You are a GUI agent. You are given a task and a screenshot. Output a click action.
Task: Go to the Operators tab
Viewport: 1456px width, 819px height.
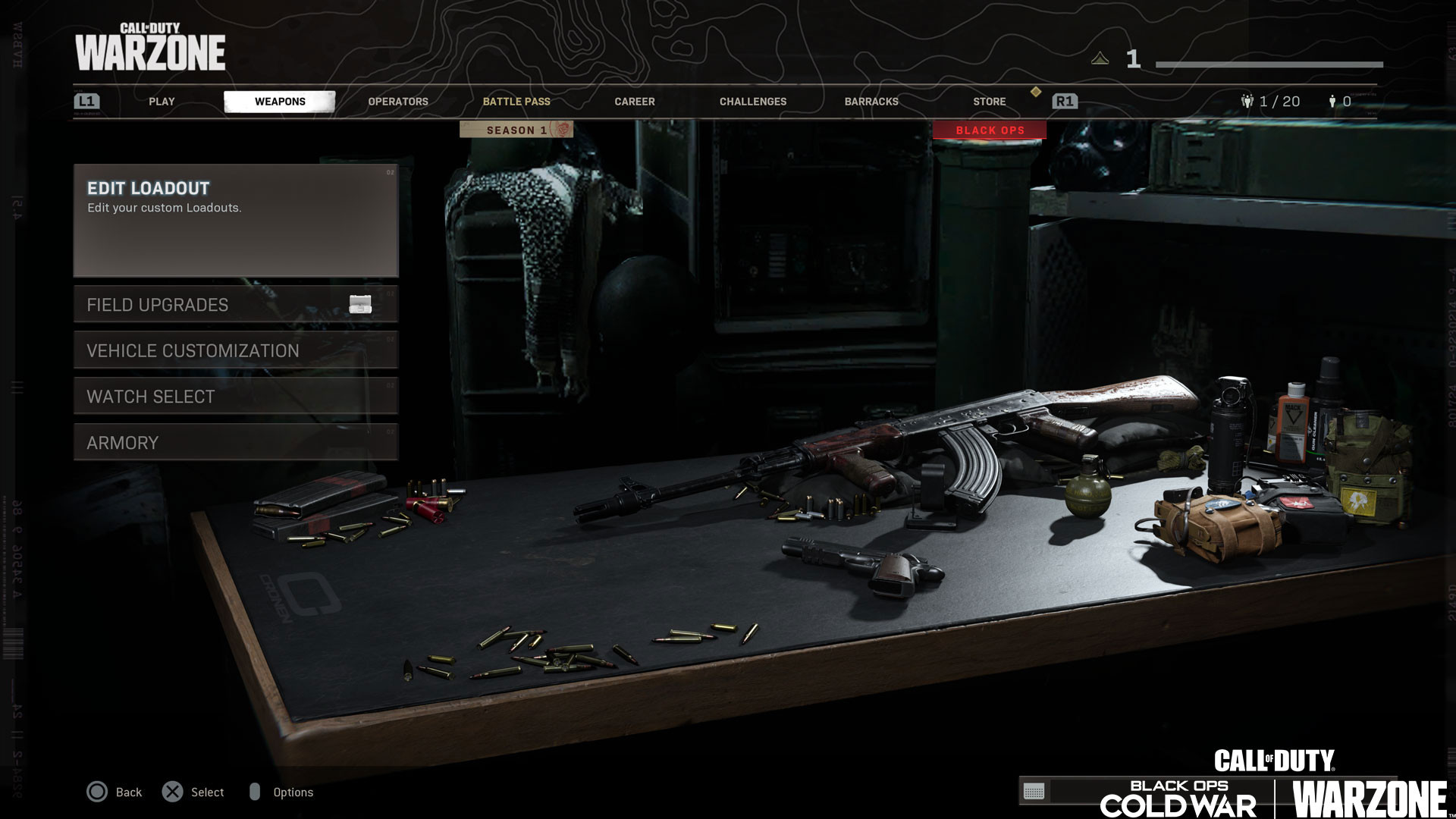pyautogui.click(x=398, y=102)
